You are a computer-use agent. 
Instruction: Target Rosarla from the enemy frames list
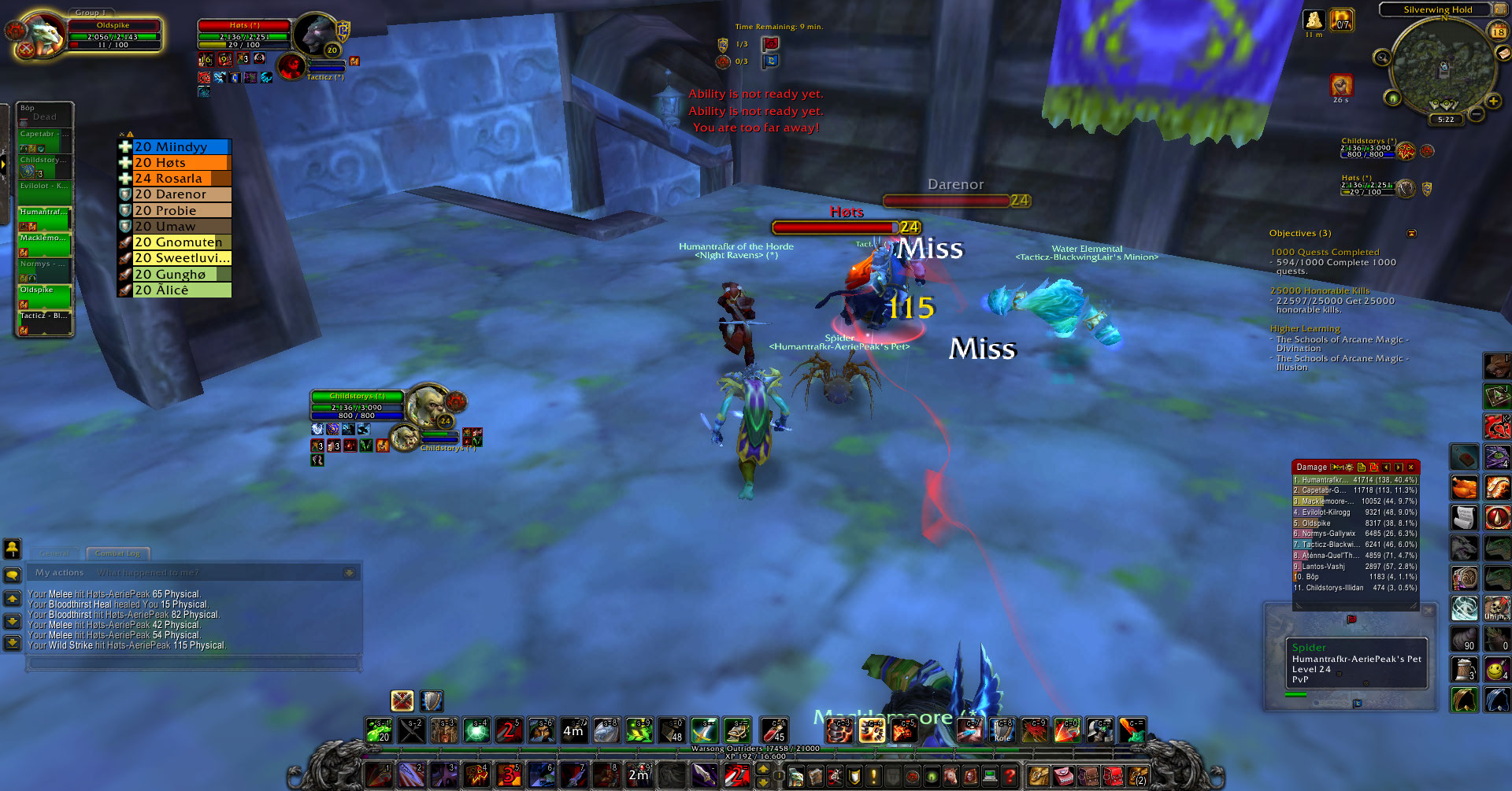[180, 179]
